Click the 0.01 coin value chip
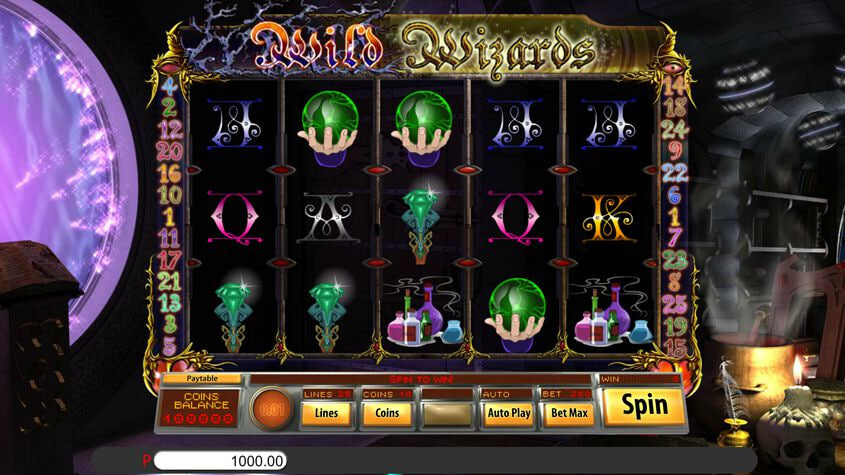The width and height of the screenshot is (845, 475). [x=268, y=410]
